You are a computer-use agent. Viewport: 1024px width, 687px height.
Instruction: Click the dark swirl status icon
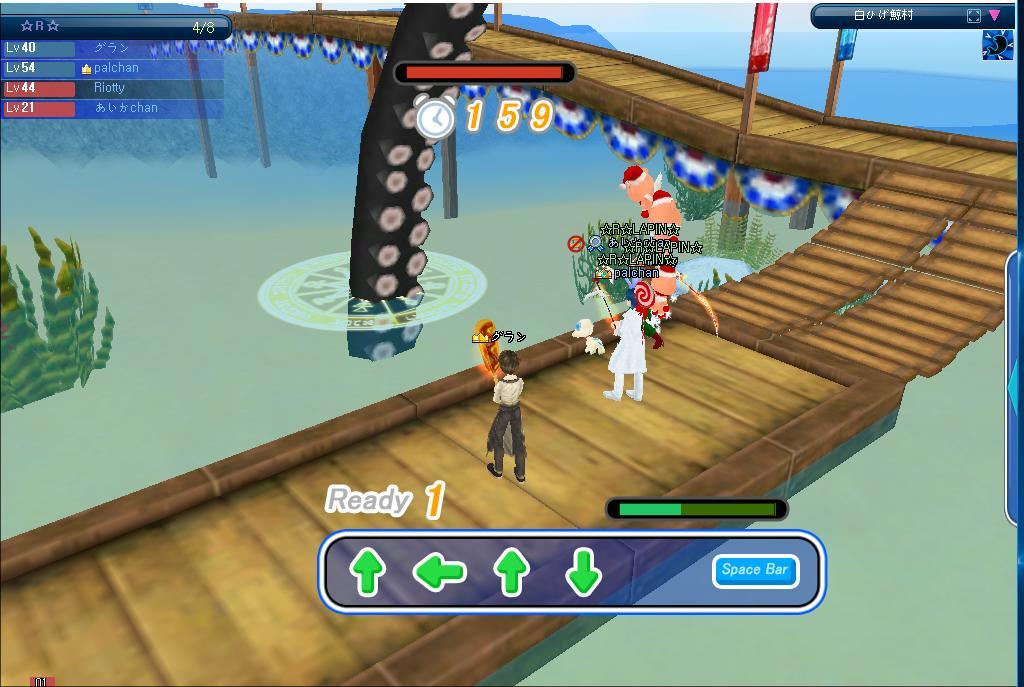(997, 45)
